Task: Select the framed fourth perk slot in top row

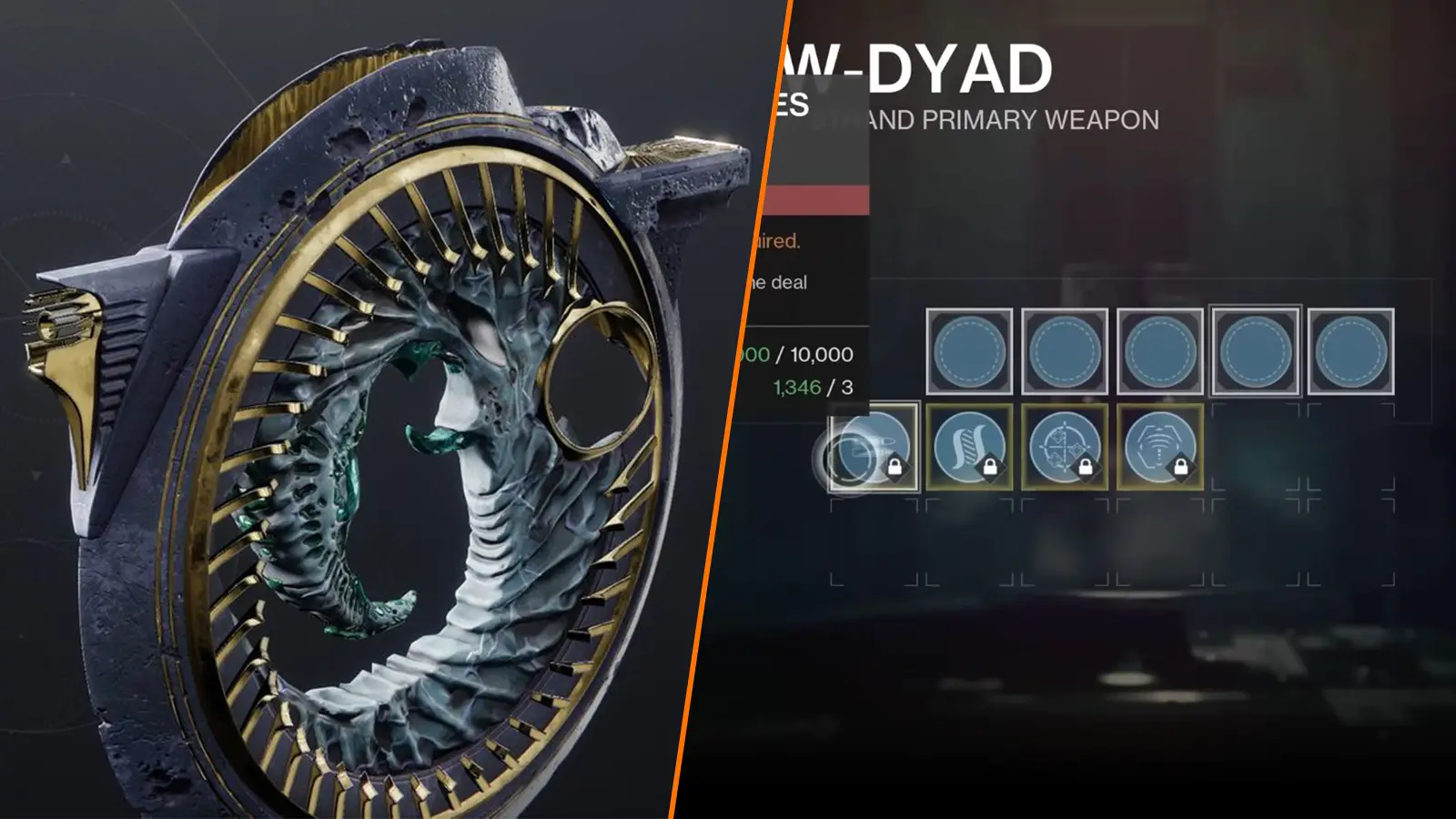Action: (x=1256, y=350)
